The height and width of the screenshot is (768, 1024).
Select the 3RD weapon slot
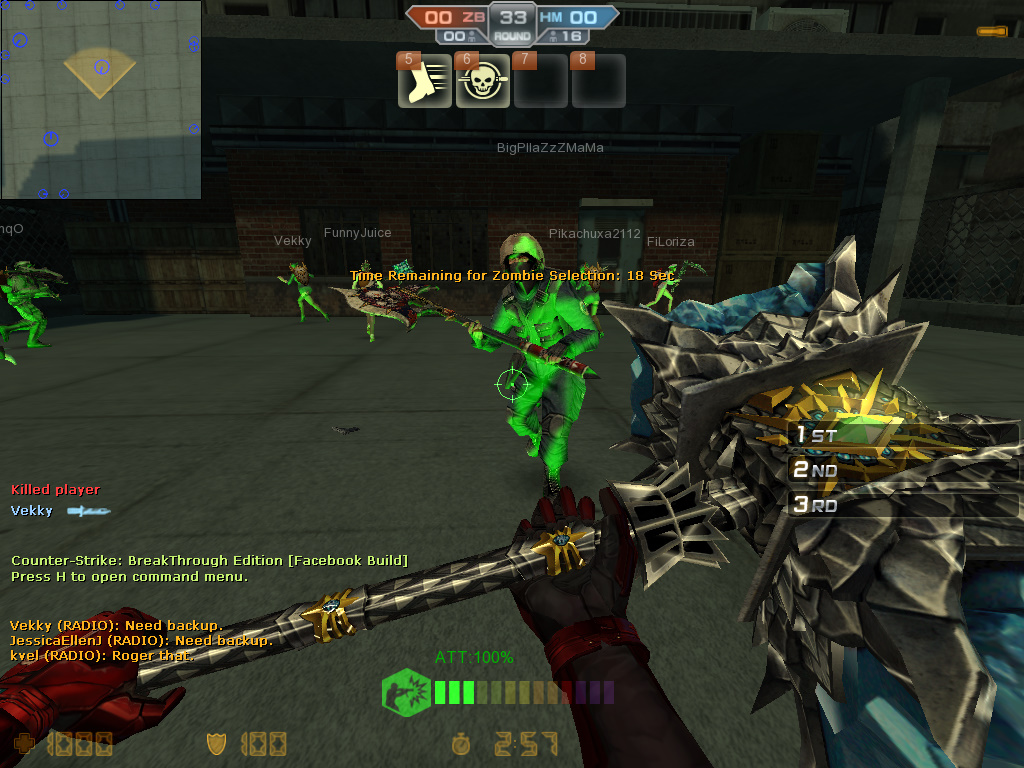902,505
